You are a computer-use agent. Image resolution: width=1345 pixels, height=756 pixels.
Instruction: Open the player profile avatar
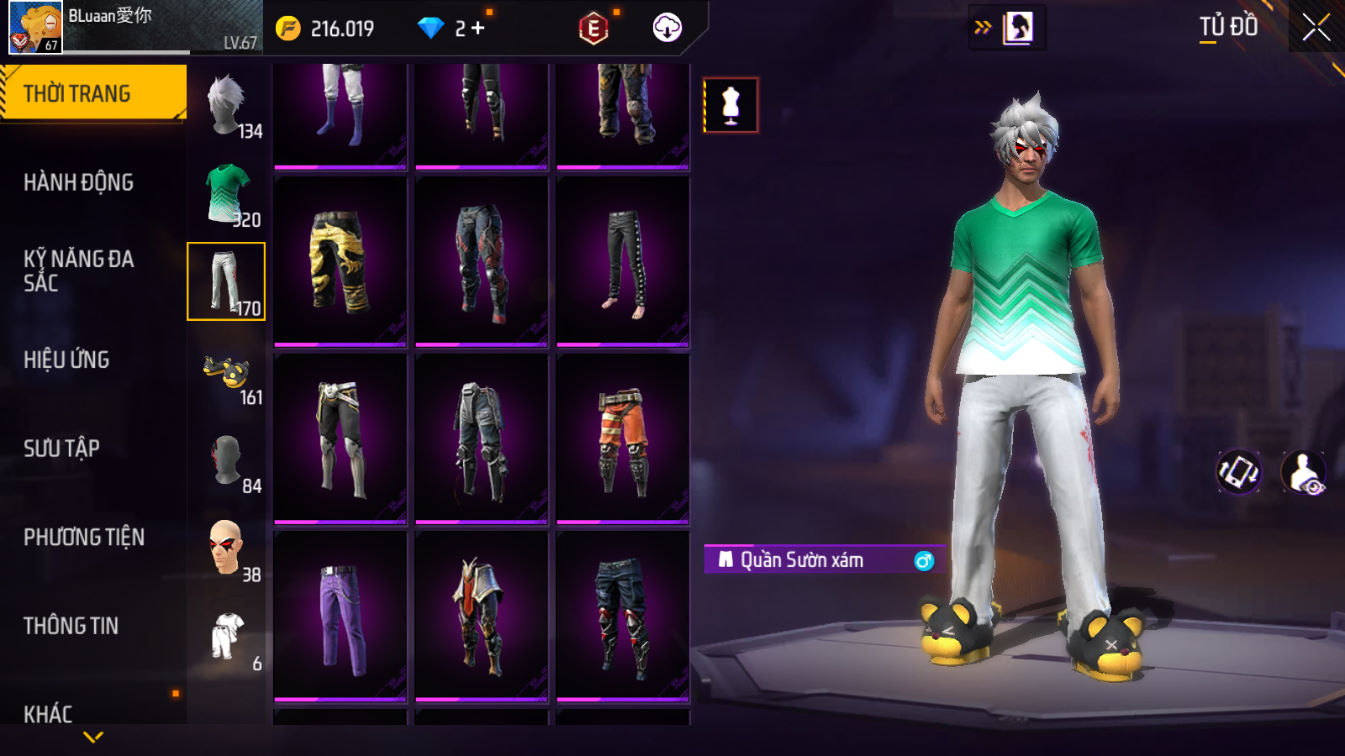[x=36, y=28]
